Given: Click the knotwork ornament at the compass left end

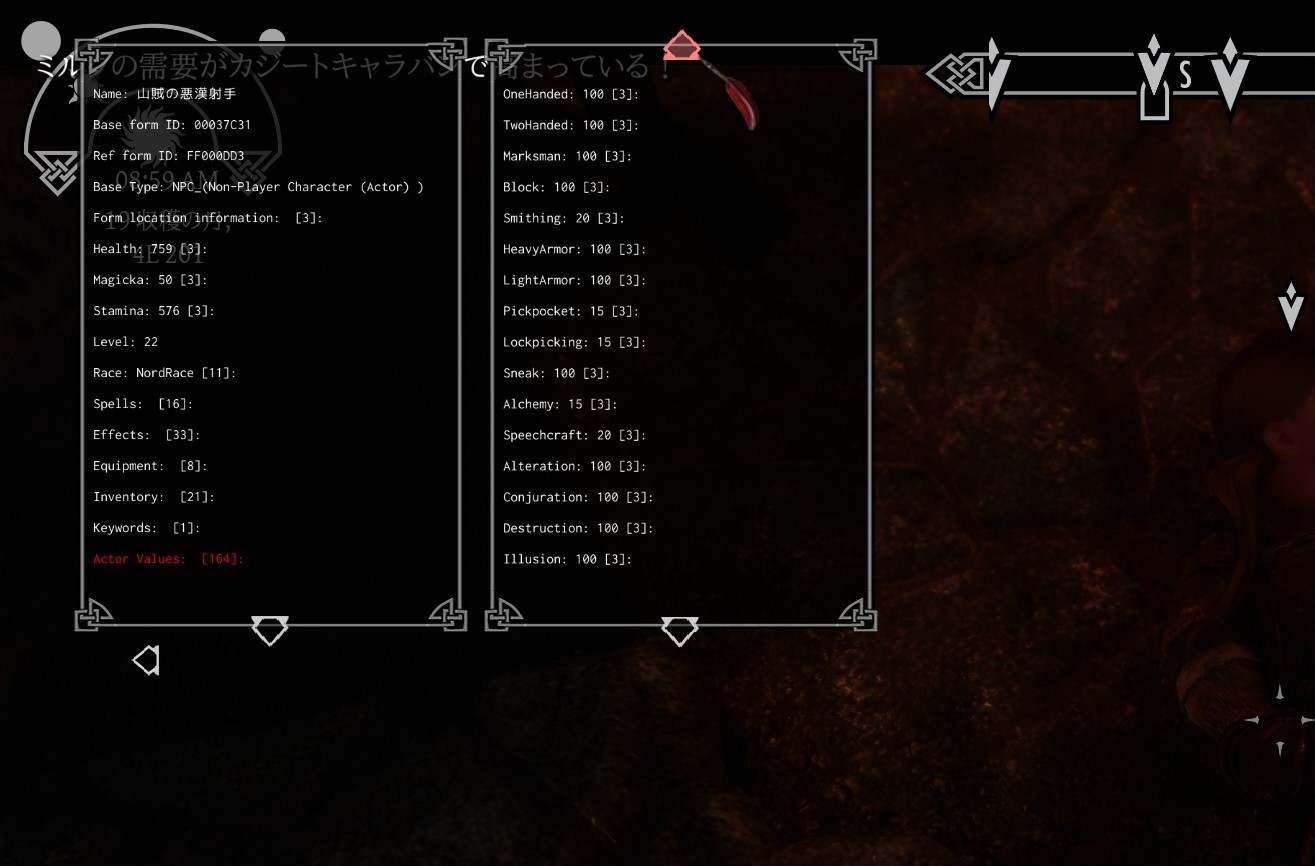Looking at the screenshot, I should coord(957,72).
